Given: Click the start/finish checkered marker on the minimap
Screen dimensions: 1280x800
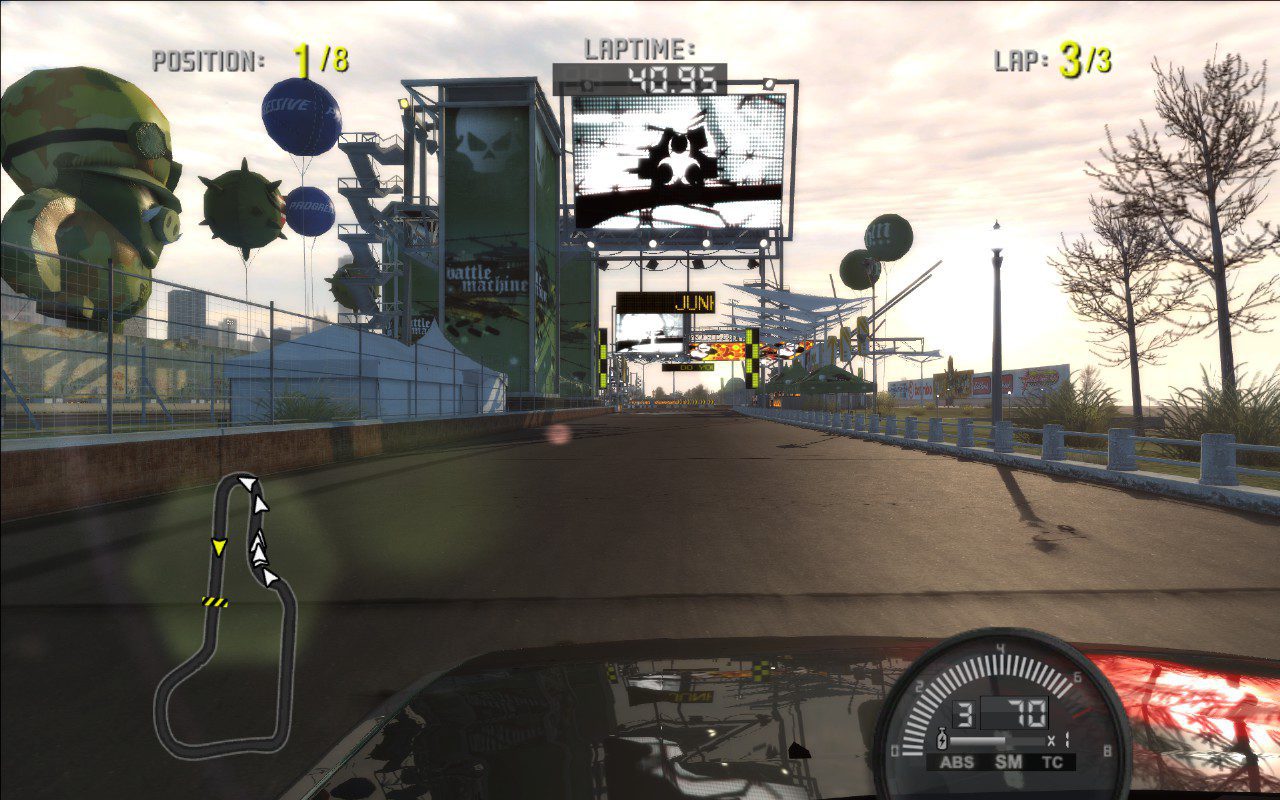Looking at the screenshot, I should click(x=215, y=602).
